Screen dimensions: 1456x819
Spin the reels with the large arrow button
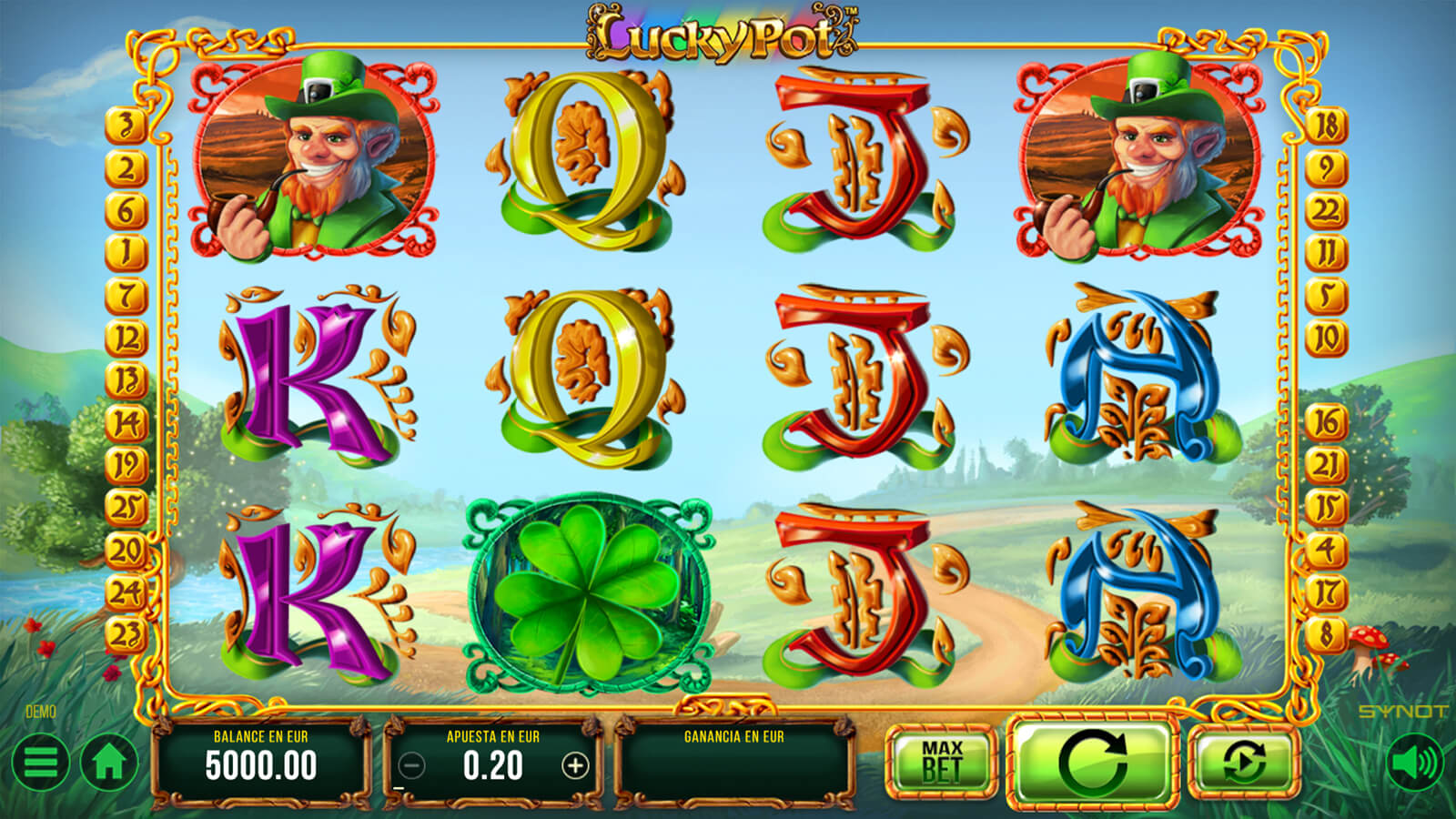[1093, 763]
